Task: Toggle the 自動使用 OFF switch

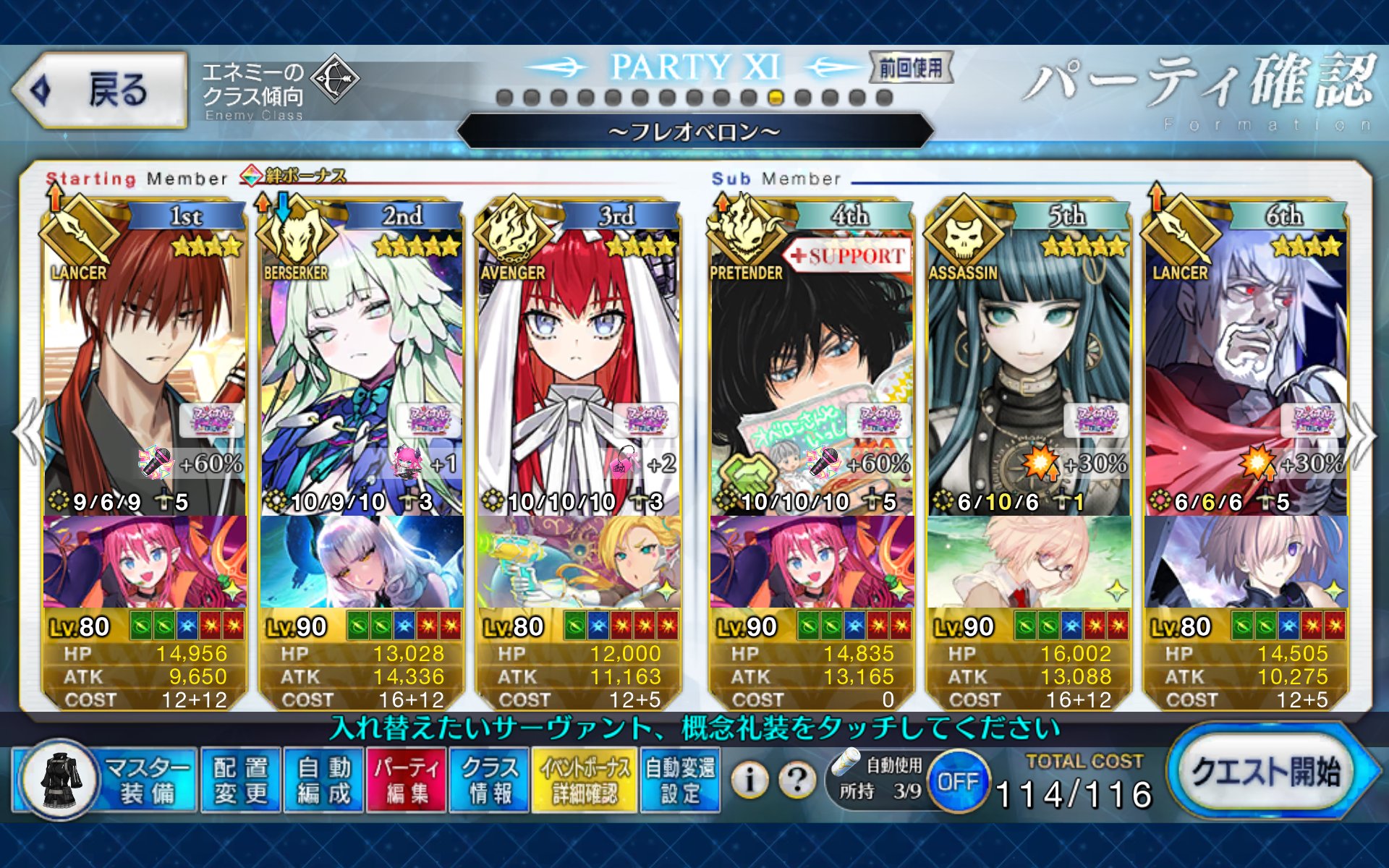Action: click(x=958, y=781)
